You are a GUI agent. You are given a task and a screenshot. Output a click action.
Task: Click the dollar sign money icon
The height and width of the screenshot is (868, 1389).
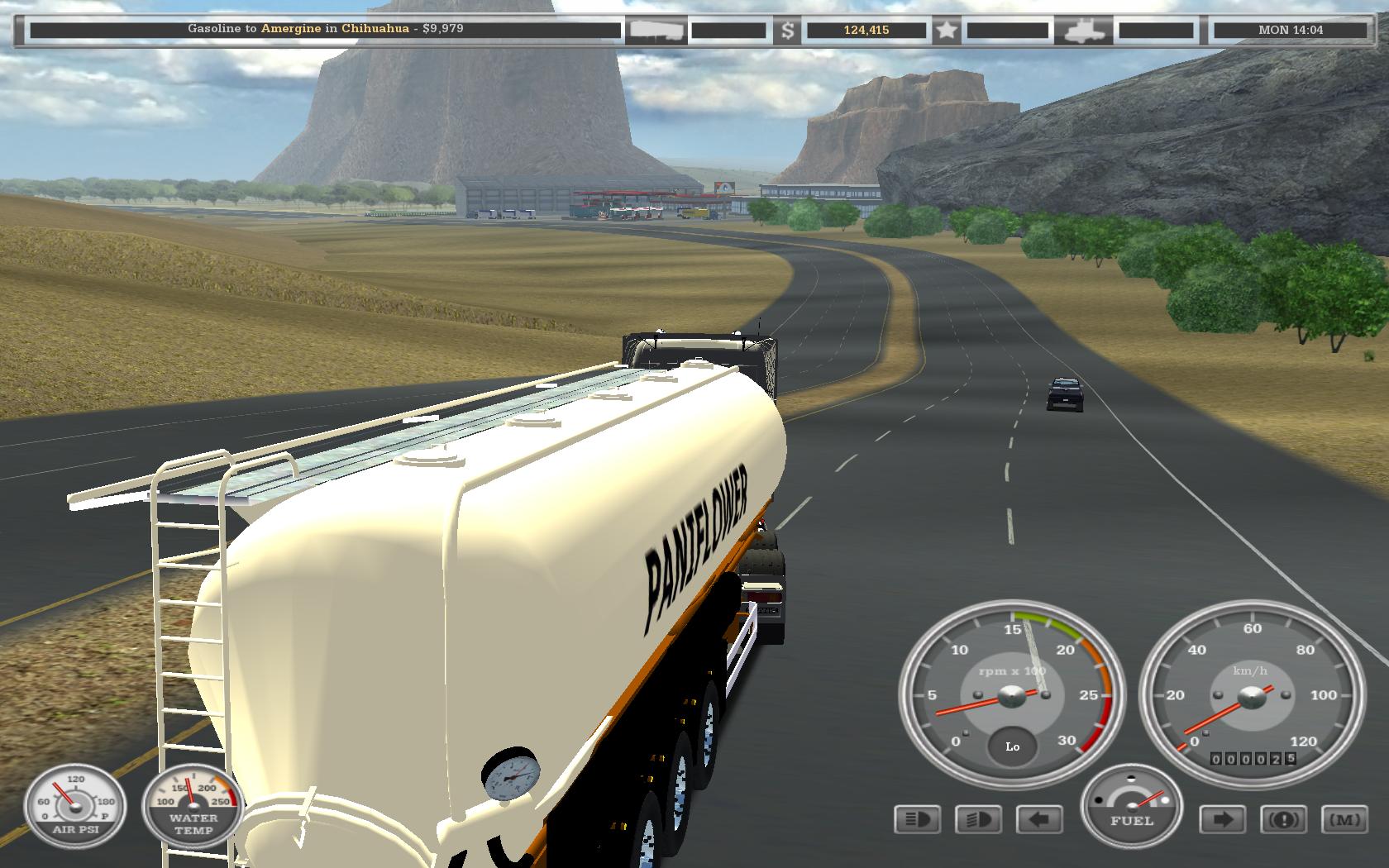[787, 31]
